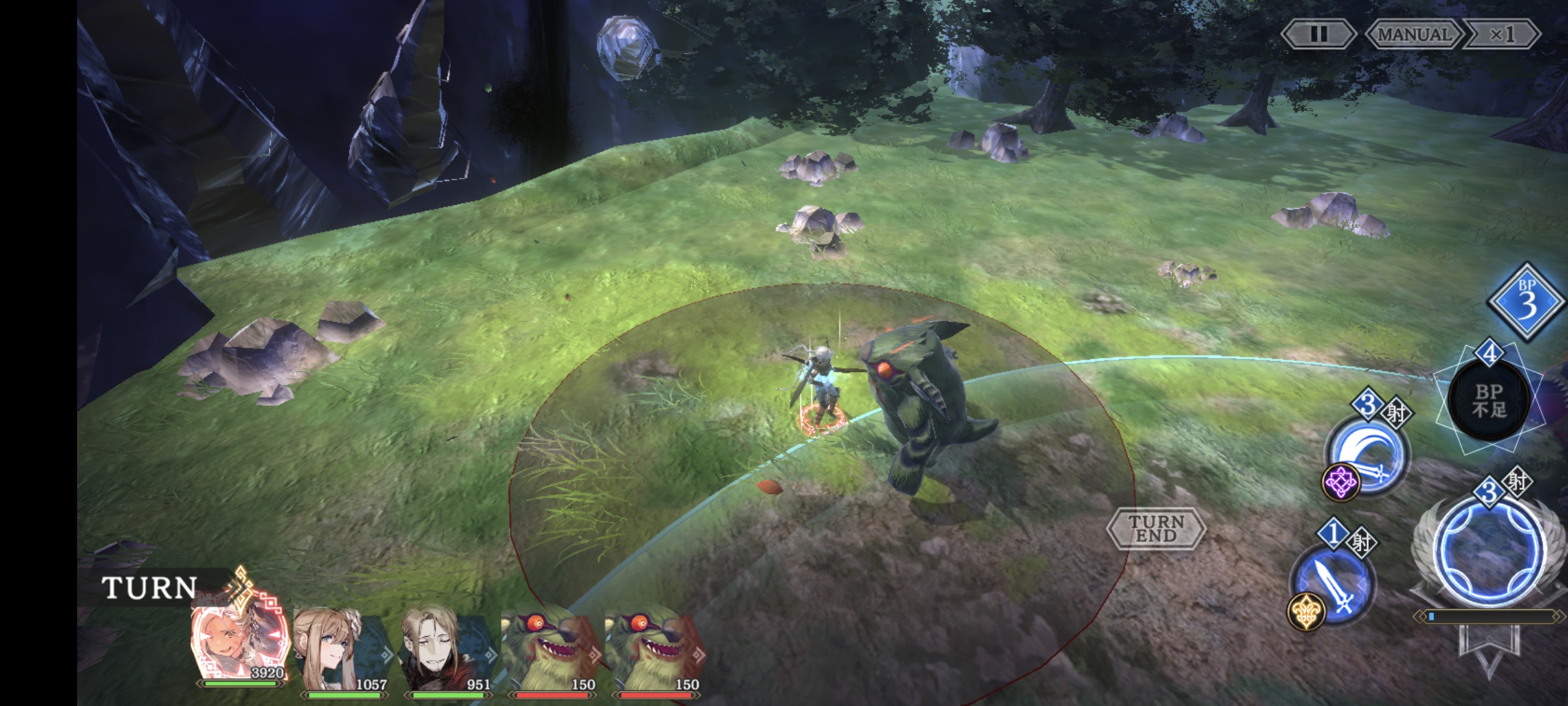Change the ×1 battle speed

click(1501, 34)
